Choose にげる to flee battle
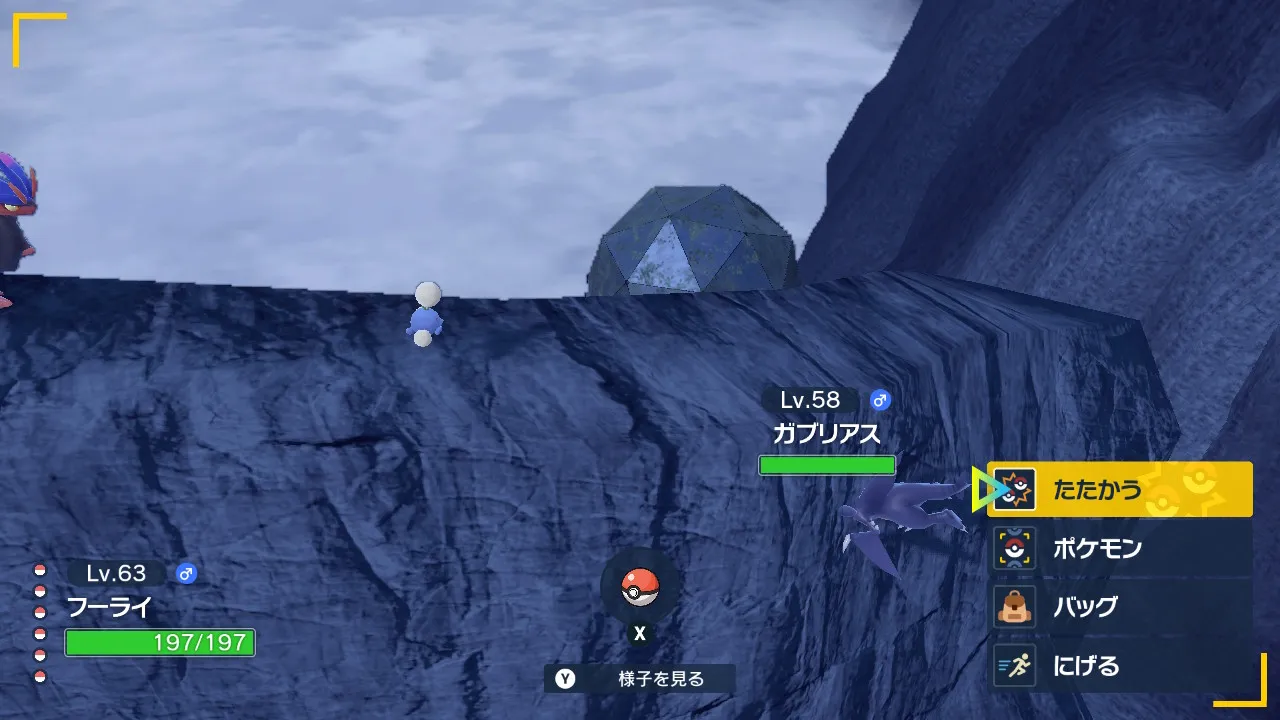Viewport: 1280px width, 720px height. coord(1120,666)
